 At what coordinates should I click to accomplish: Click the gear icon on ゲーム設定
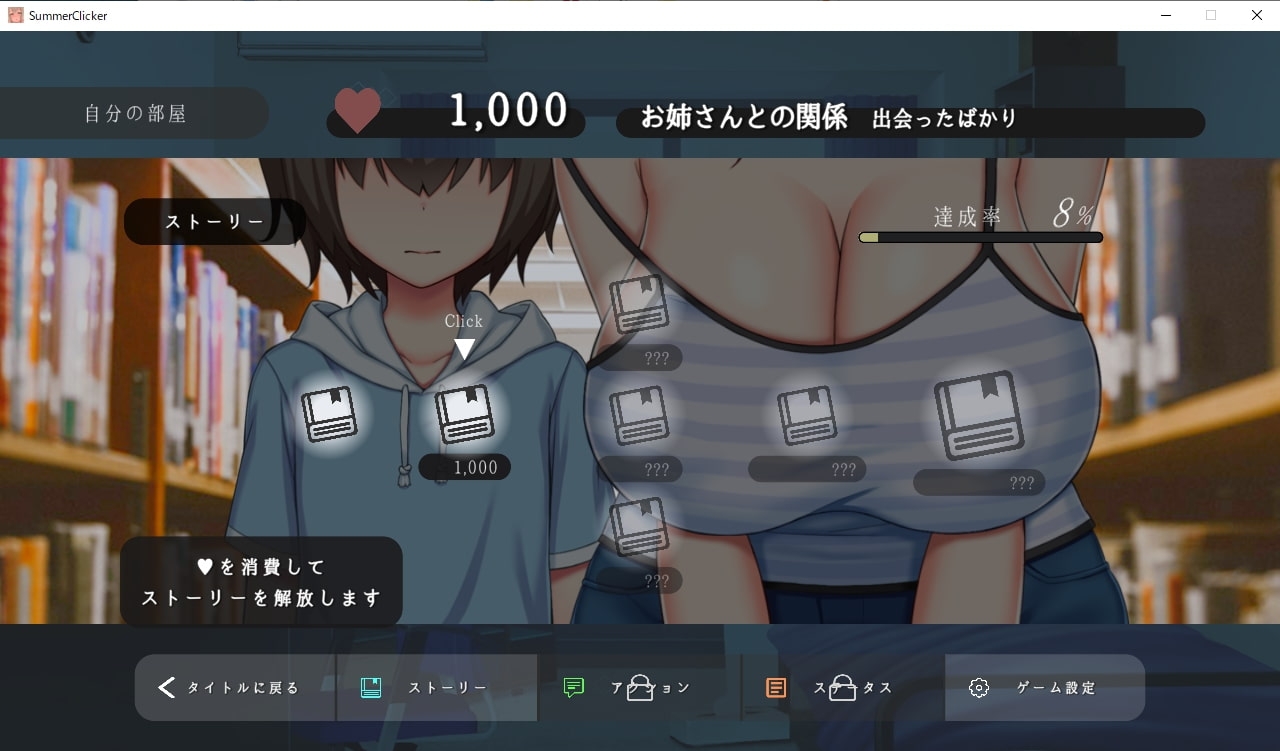tap(978, 687)
